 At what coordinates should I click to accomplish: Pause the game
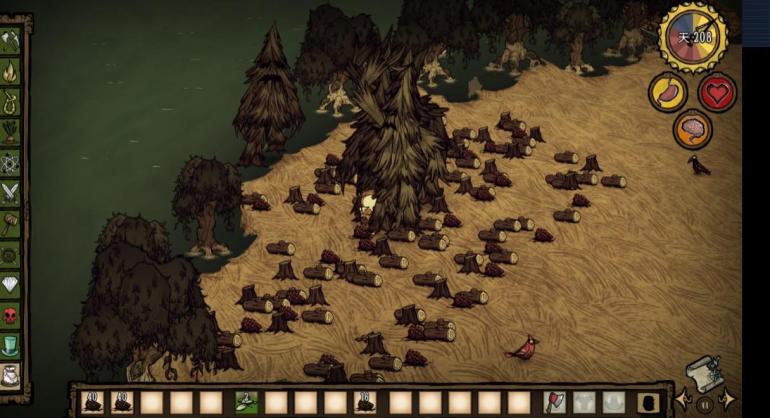point(703,405)
